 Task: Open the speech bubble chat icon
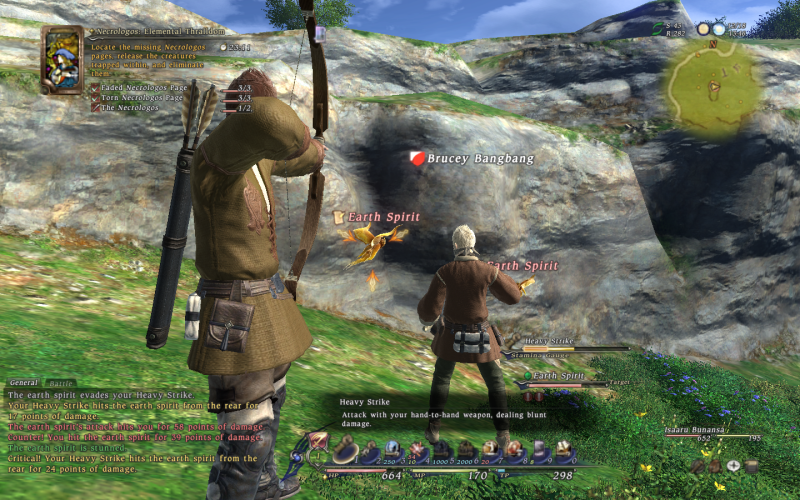pos(733,466)
